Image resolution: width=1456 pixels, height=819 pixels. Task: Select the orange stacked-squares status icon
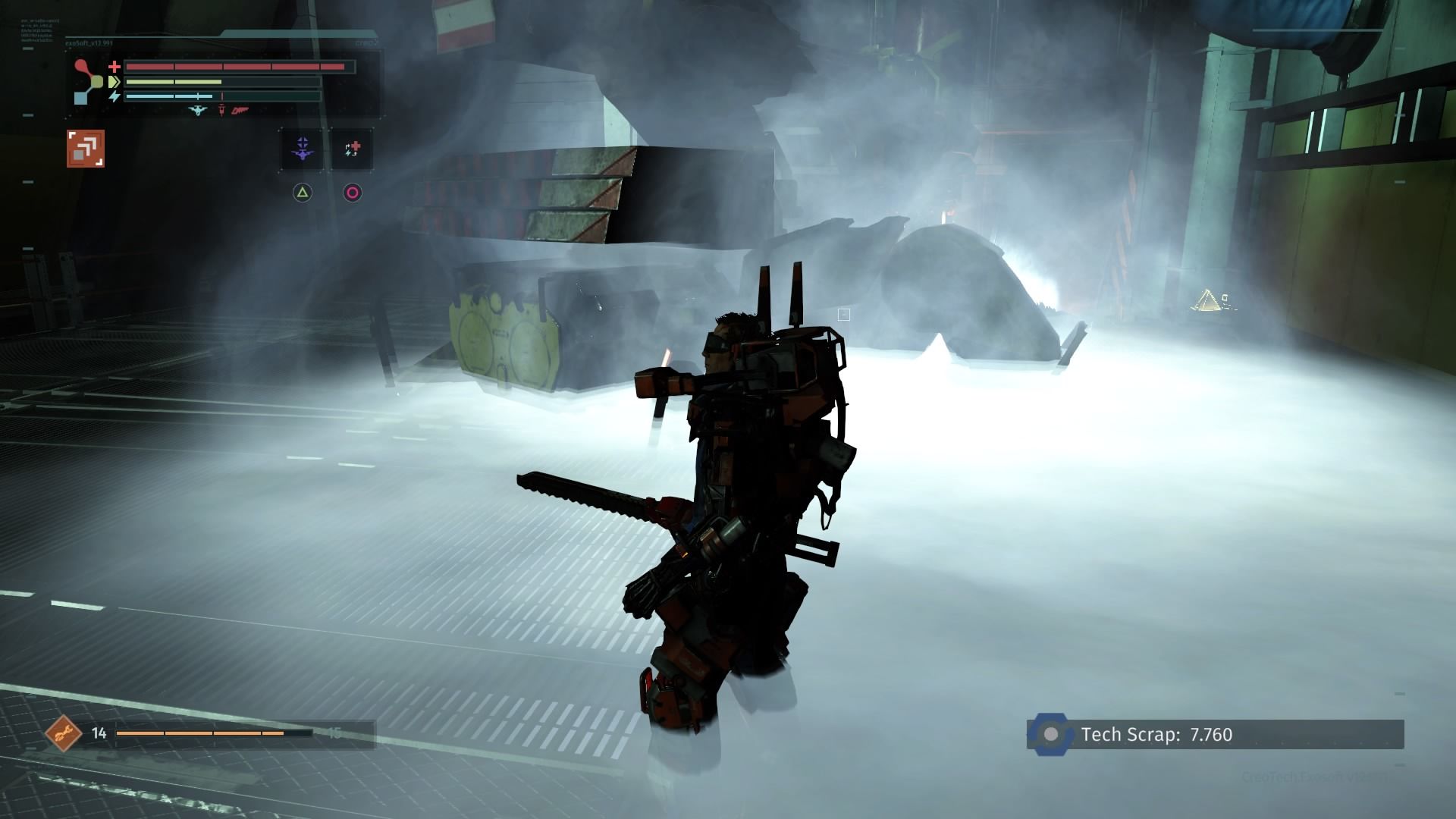tap(85, 148)
